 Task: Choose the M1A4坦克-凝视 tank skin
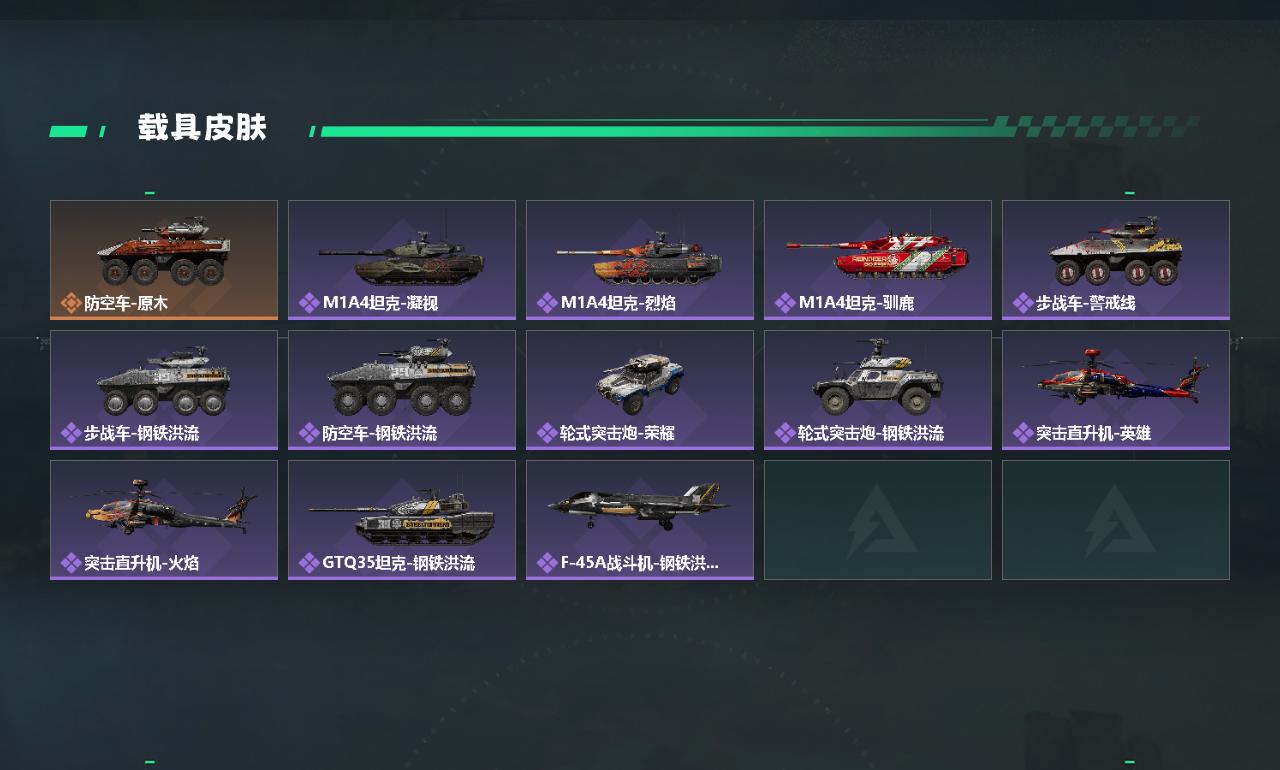[x=402, y=259]
